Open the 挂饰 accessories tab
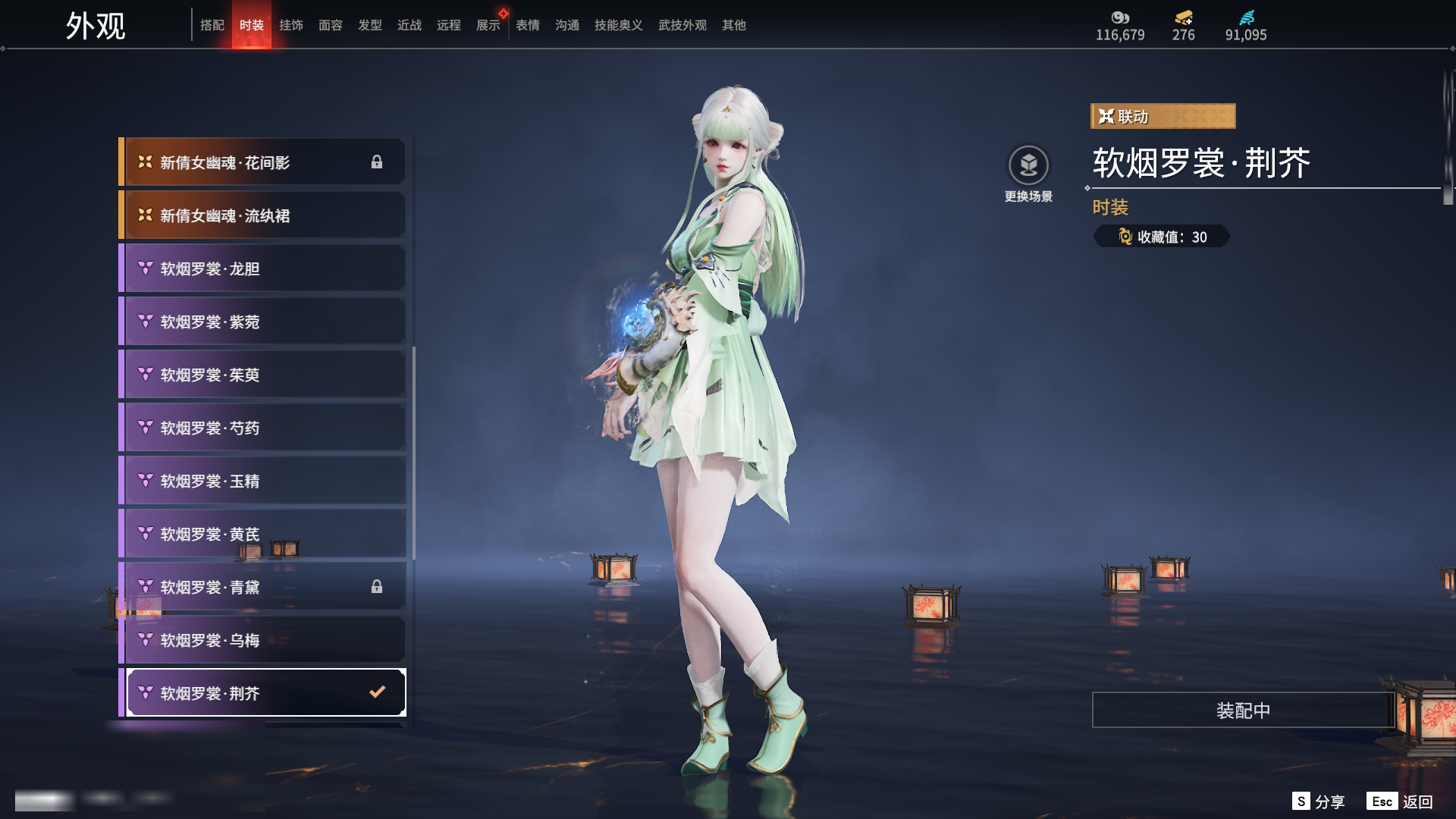Image resolution: width=1456 pixels, height=819 pixels. (291, 25)
